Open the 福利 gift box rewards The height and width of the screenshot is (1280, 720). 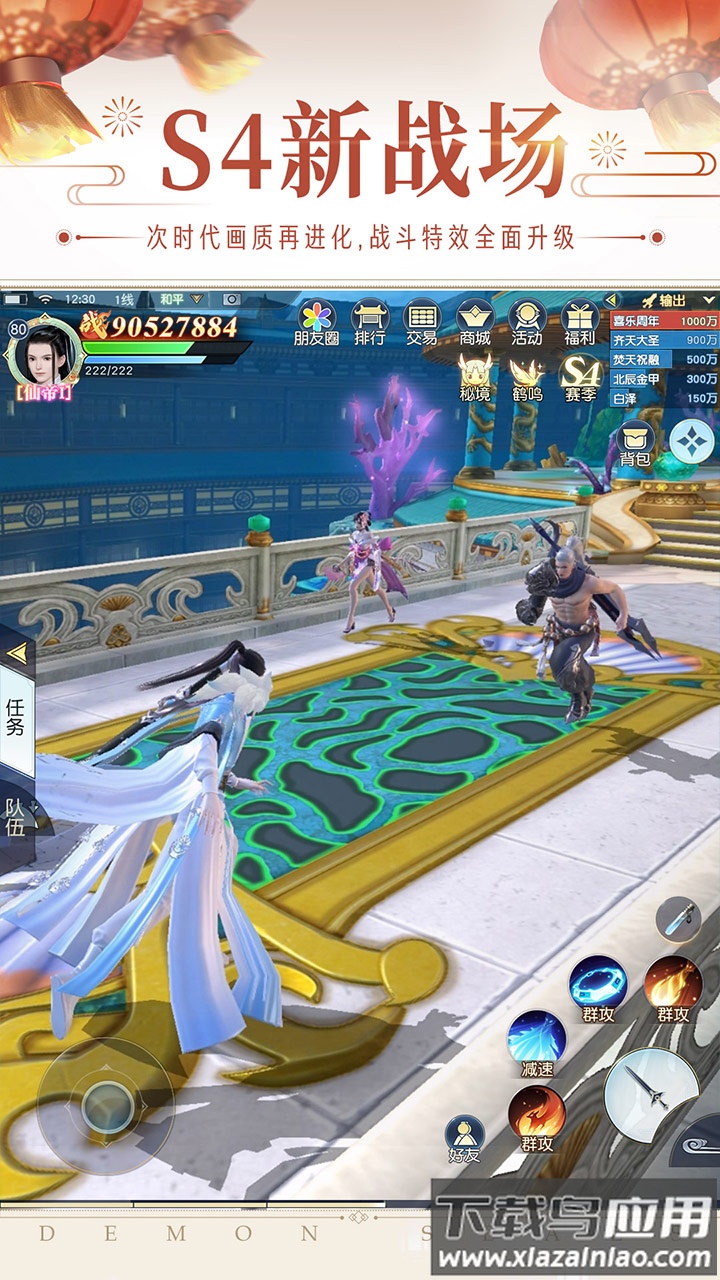click(x=579, y=322)
